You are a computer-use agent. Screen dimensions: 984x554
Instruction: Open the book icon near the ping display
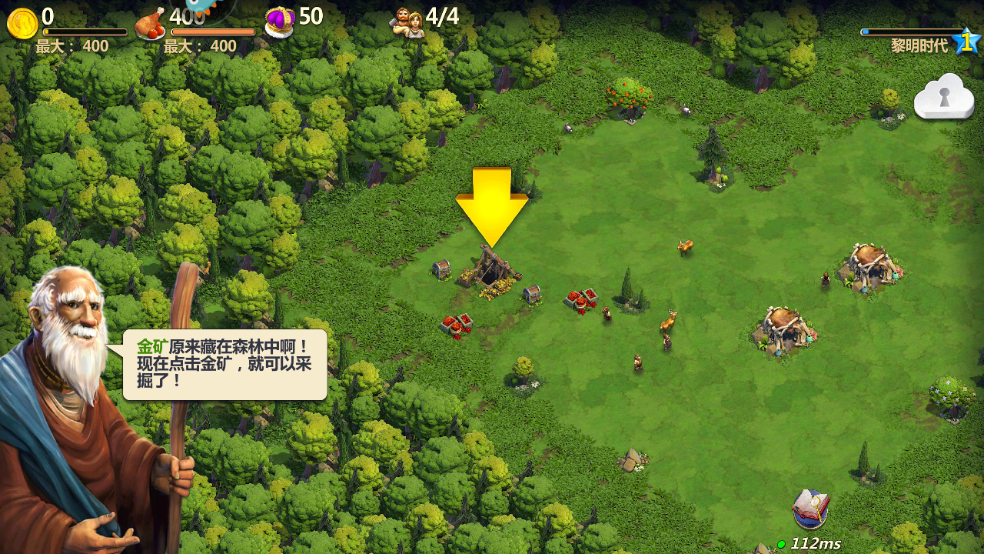click(810, 509)
